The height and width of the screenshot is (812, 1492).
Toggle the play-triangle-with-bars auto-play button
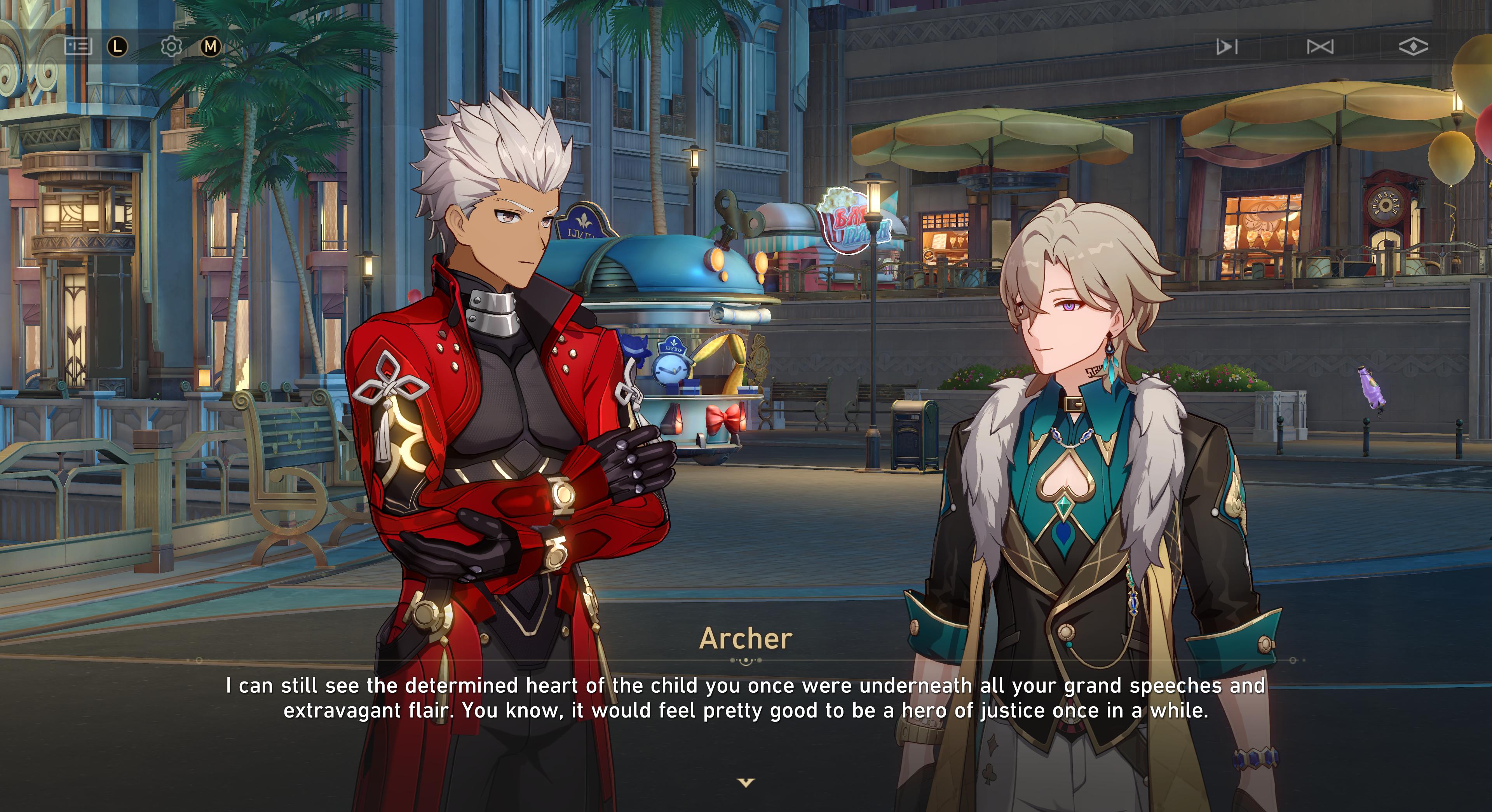(x=1227, y=46)
